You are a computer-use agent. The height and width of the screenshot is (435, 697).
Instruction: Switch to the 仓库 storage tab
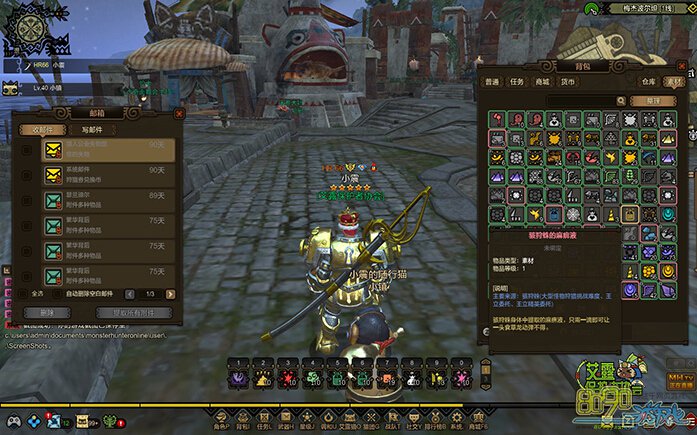tap(650, 82)
